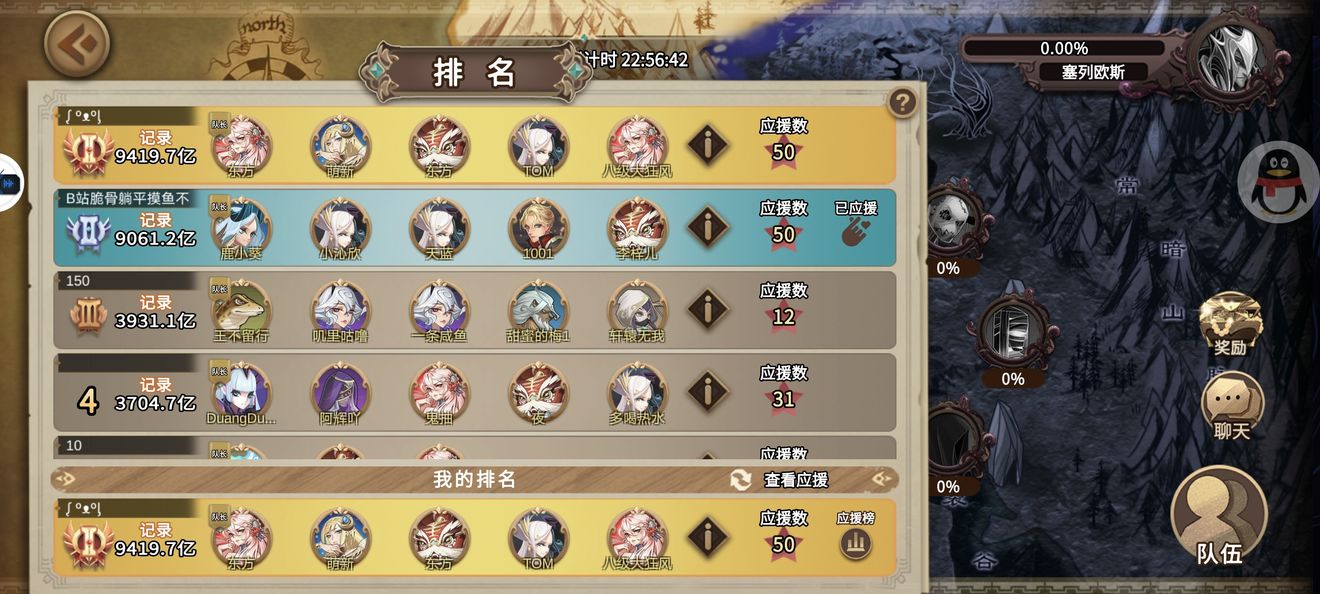Image resolution: width=1320 pixels, height=594 pixels.
Task: Select player 王不留行 avatar
Action: pyautogui.click(x=241, y=309)
